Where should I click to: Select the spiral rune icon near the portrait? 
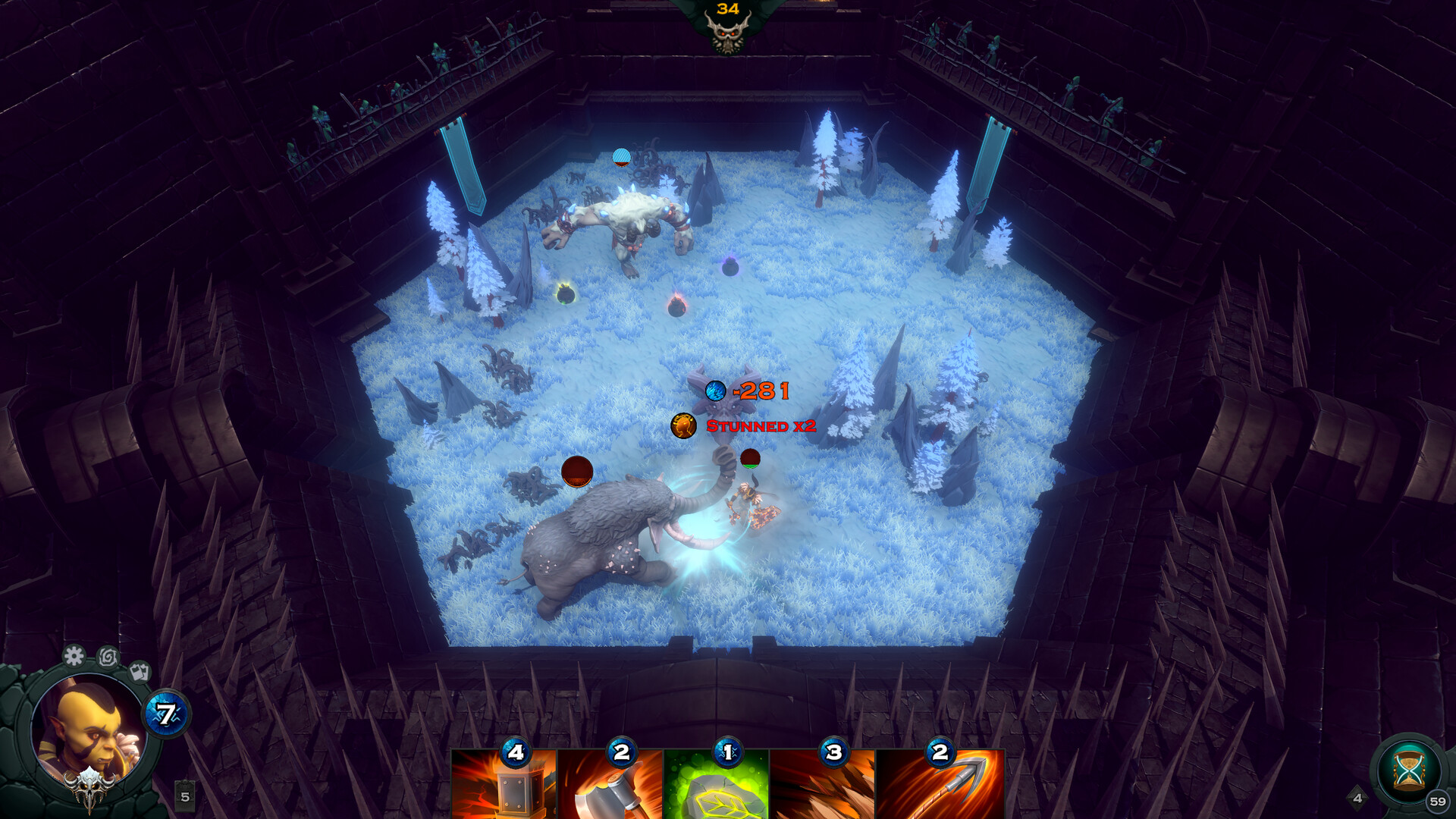click(x=108, y=657)
